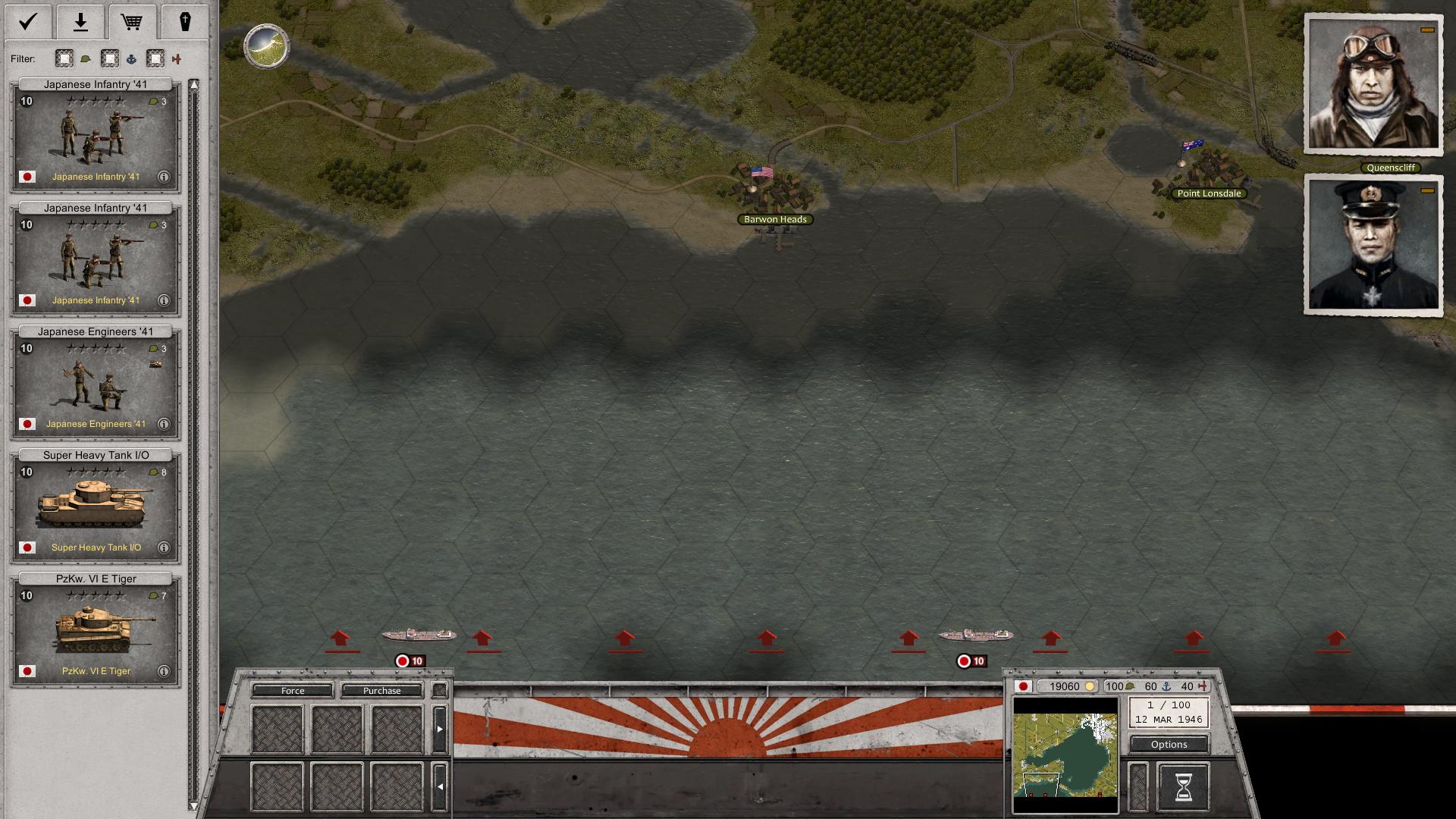Toggle the naval units anchor filter
The height and width of the screenshot is (819, 1456).
[109, 58]
